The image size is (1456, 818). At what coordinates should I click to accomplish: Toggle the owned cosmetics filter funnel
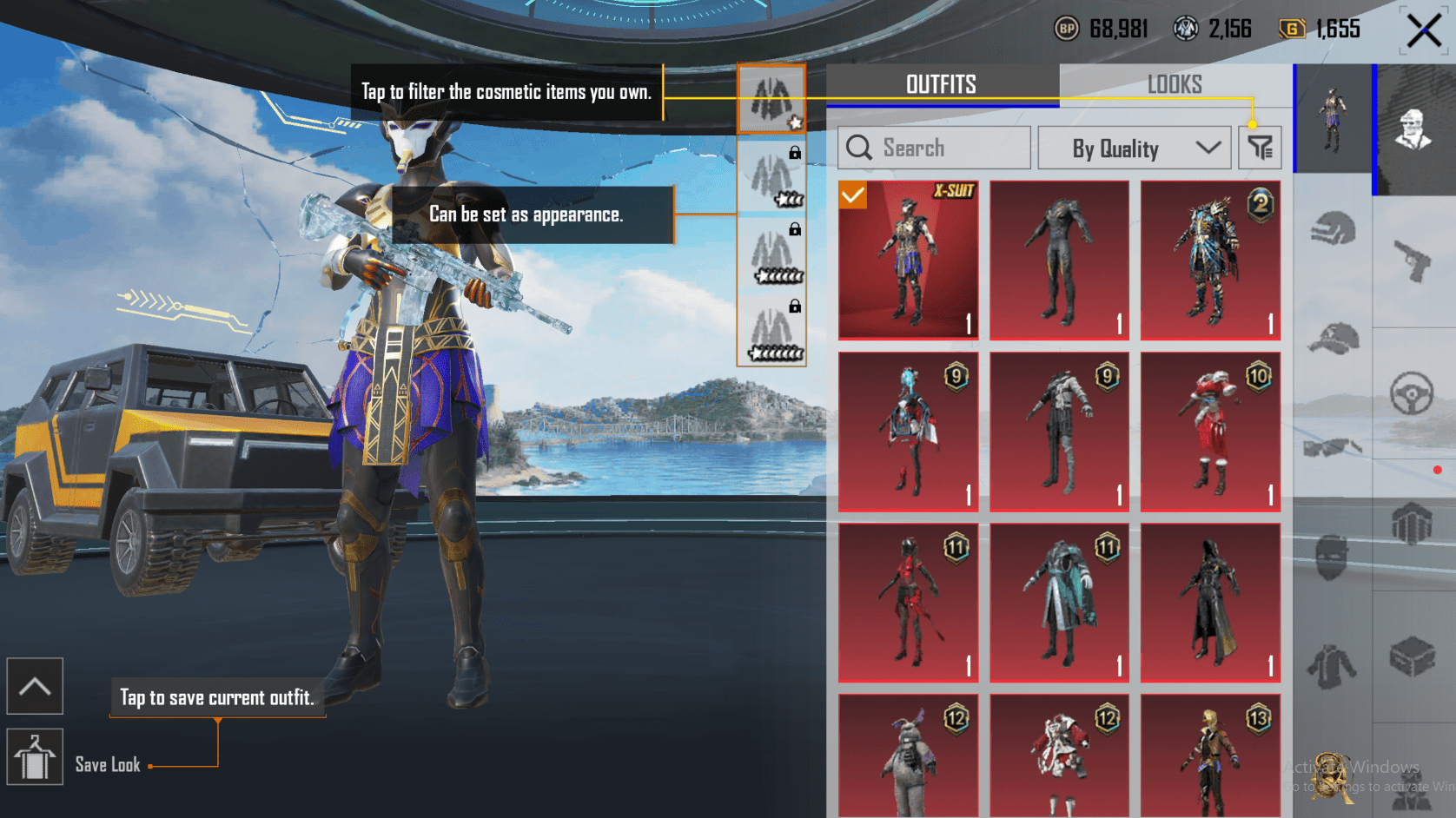[x=1259, y=147]
